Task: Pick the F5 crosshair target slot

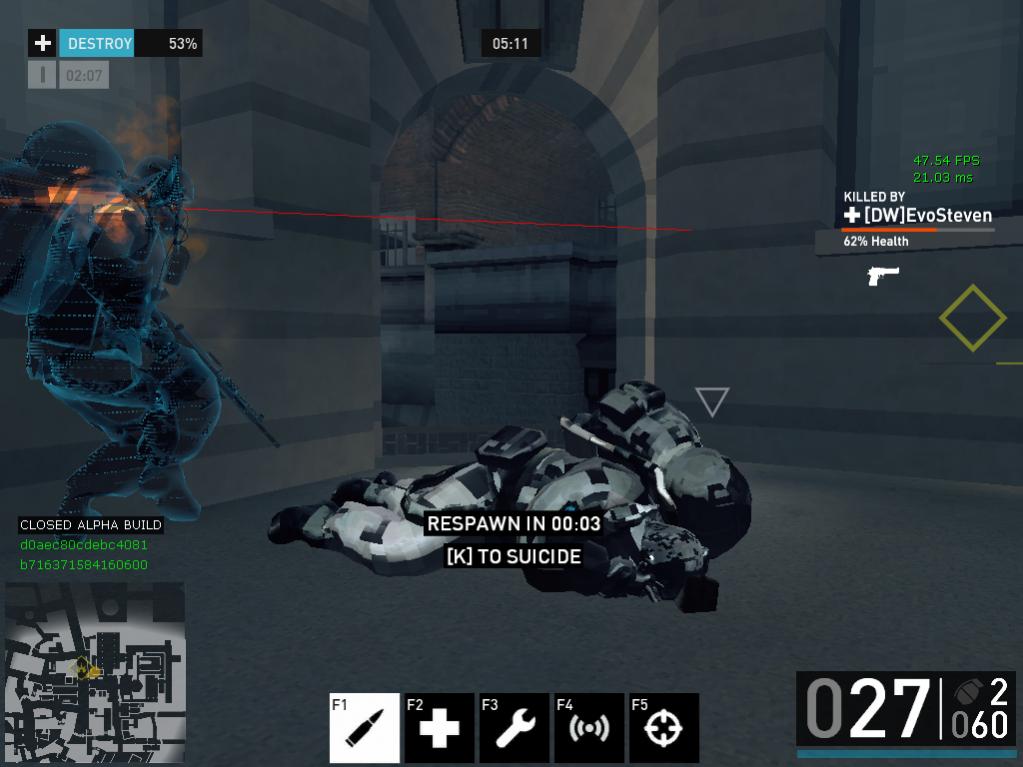Action: [x=664, y=728]
